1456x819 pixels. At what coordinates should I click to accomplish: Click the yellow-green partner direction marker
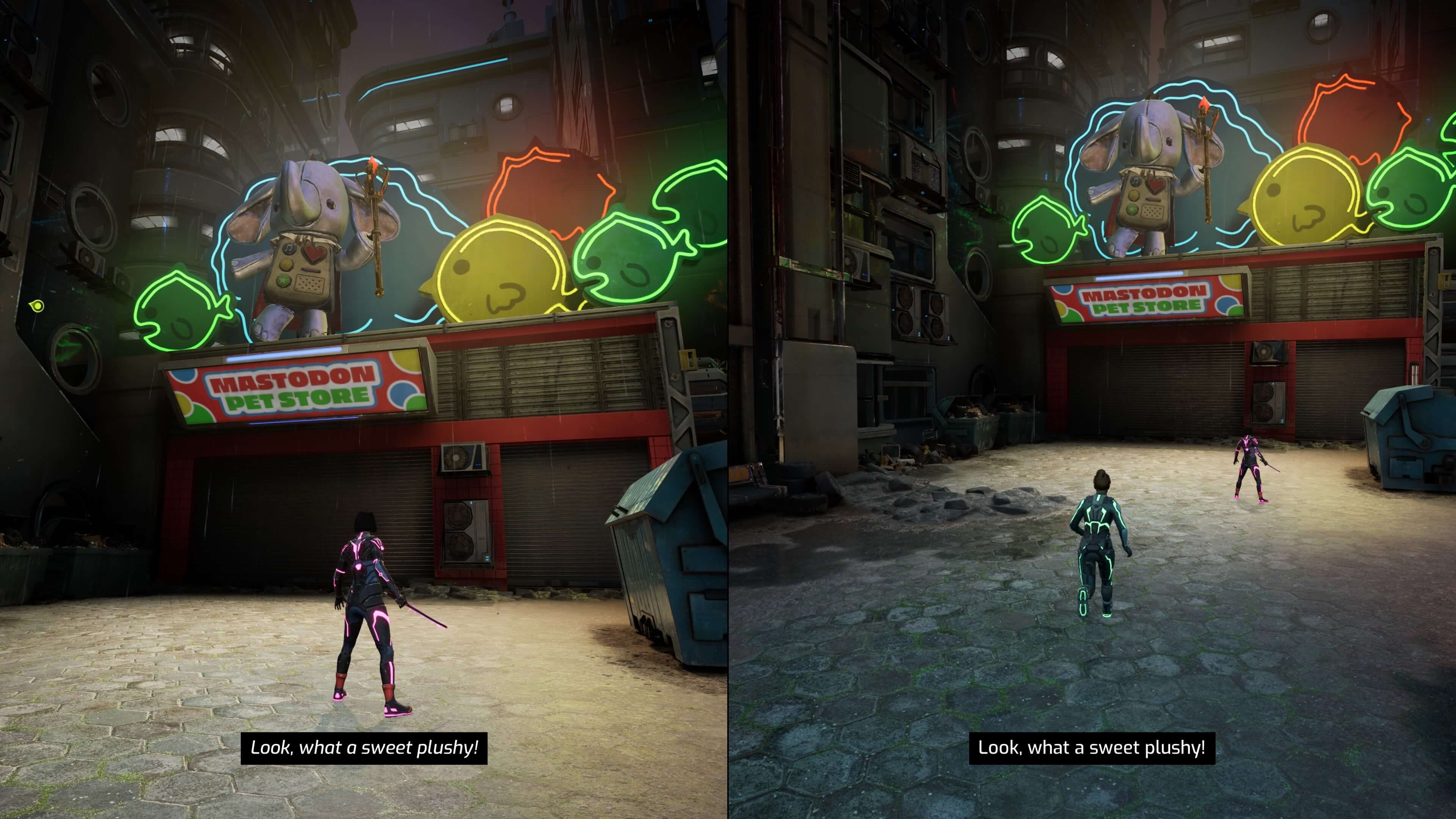coord(37,306)
